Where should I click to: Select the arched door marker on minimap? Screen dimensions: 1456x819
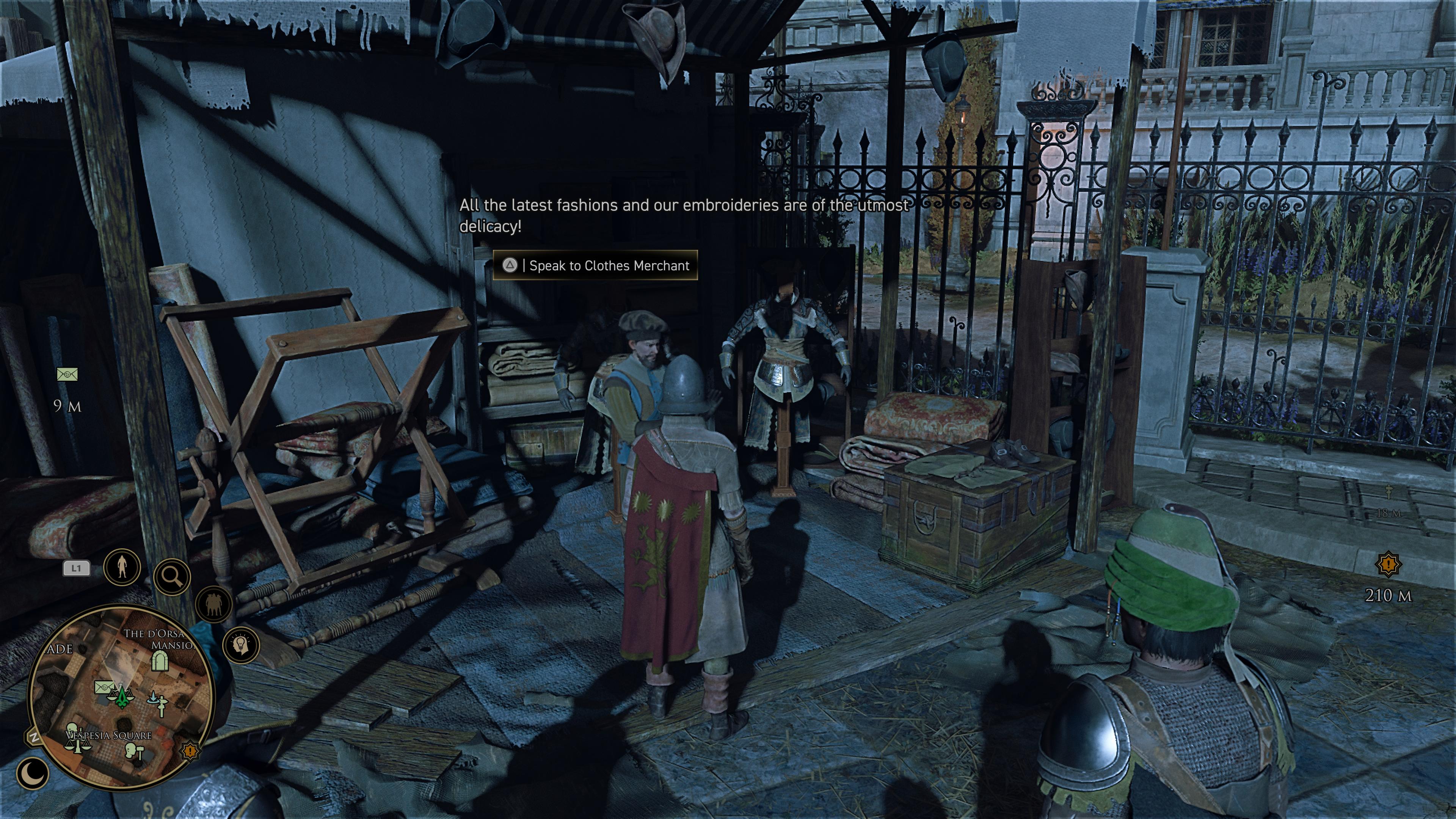(160, 661)
